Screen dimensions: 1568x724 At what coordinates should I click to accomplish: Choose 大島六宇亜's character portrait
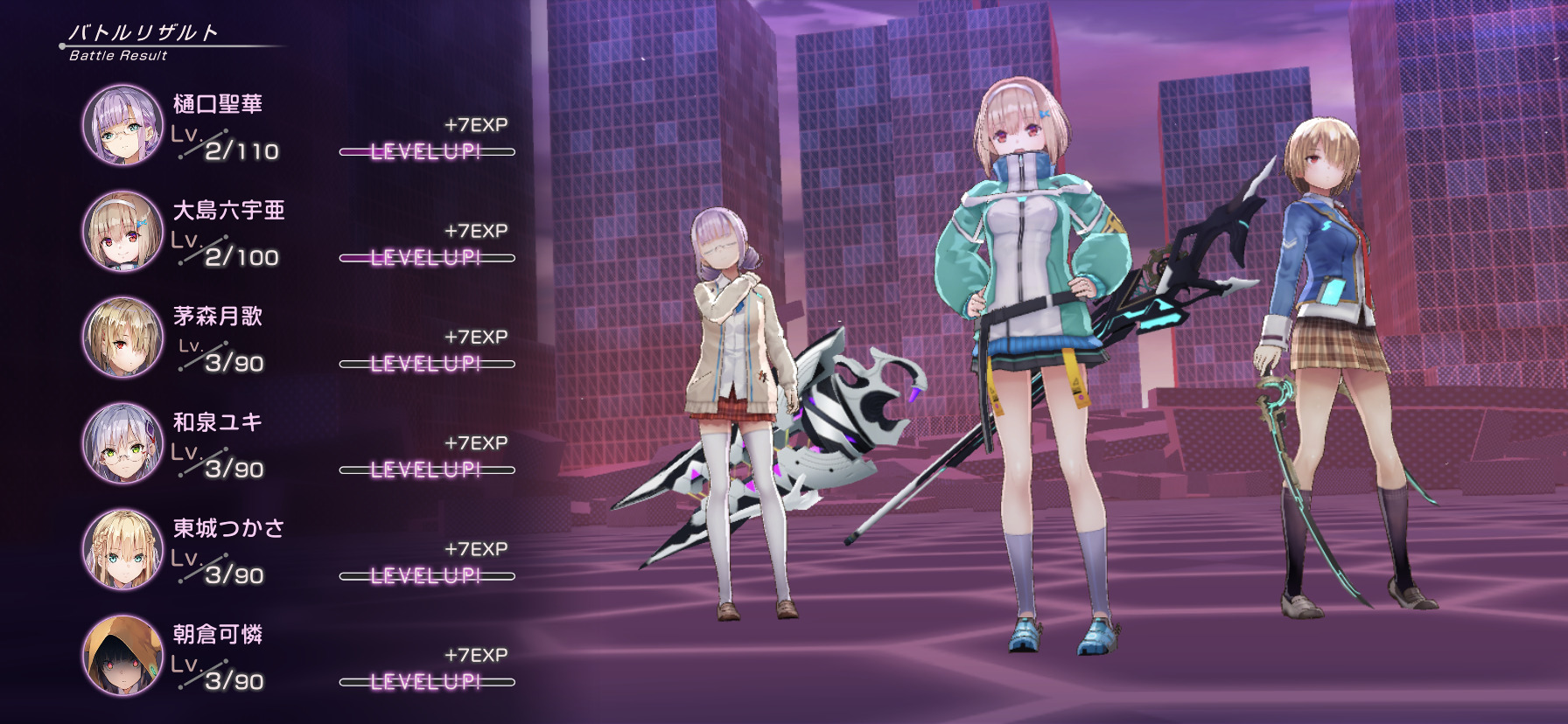click(123, 231)
